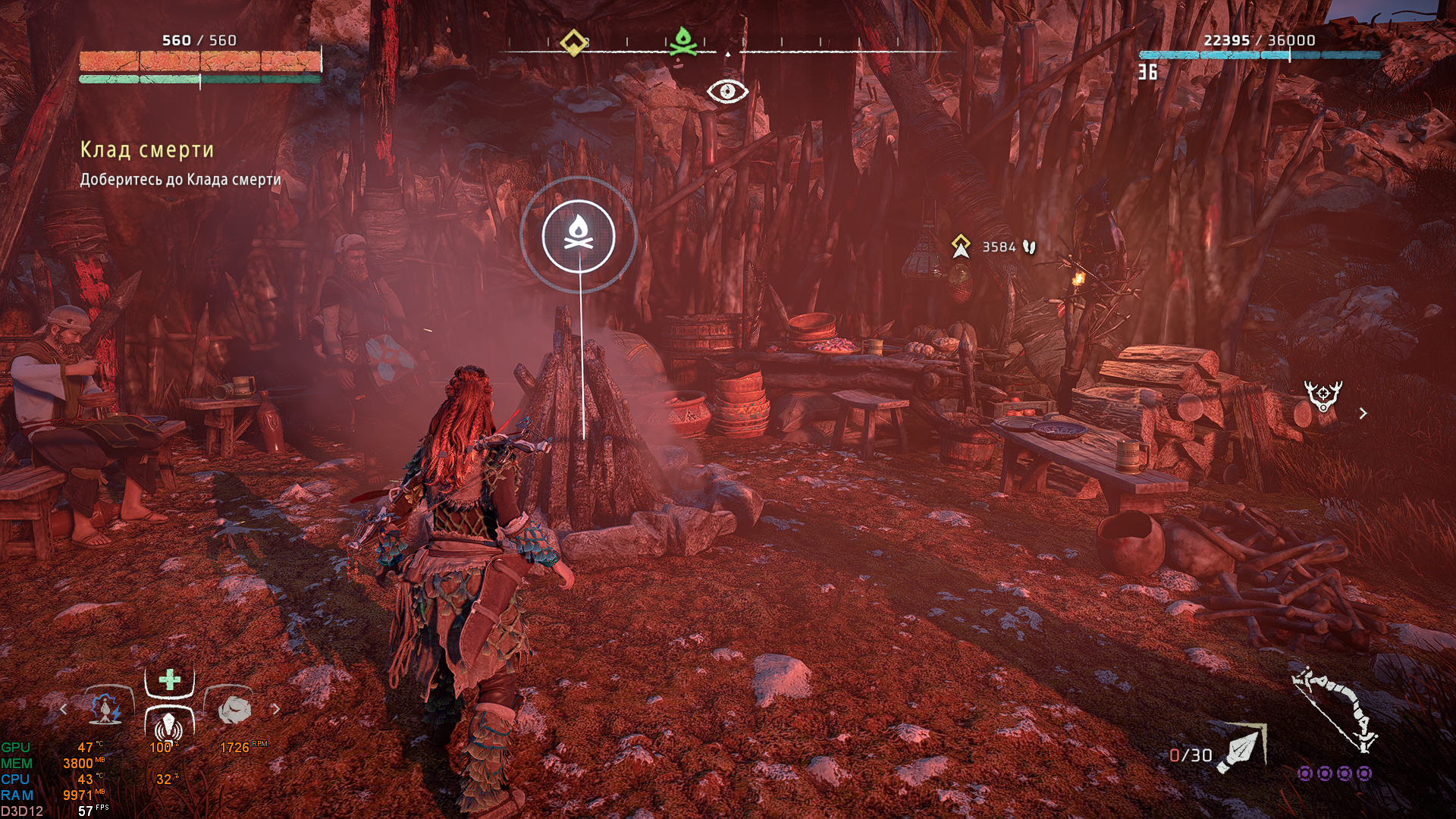
Task: Click the campfire marker in the circle
Action: tap(579, 235)
